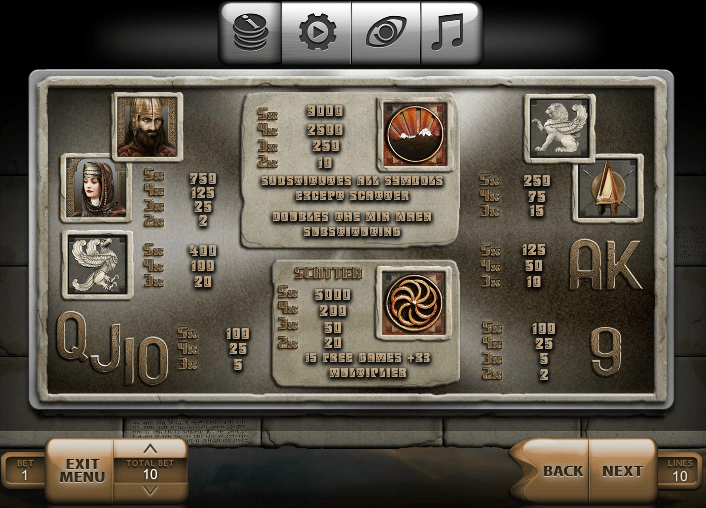Select the eye icon tab
This screenshot has height=508, width=706.
[x=385, y=32]
